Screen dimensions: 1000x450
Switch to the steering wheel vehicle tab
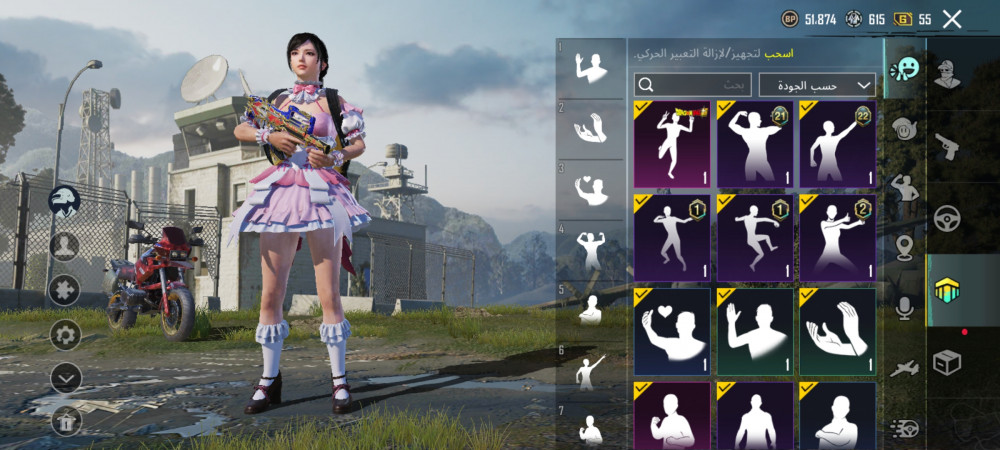pyautogui.click(x=946, y=218)
